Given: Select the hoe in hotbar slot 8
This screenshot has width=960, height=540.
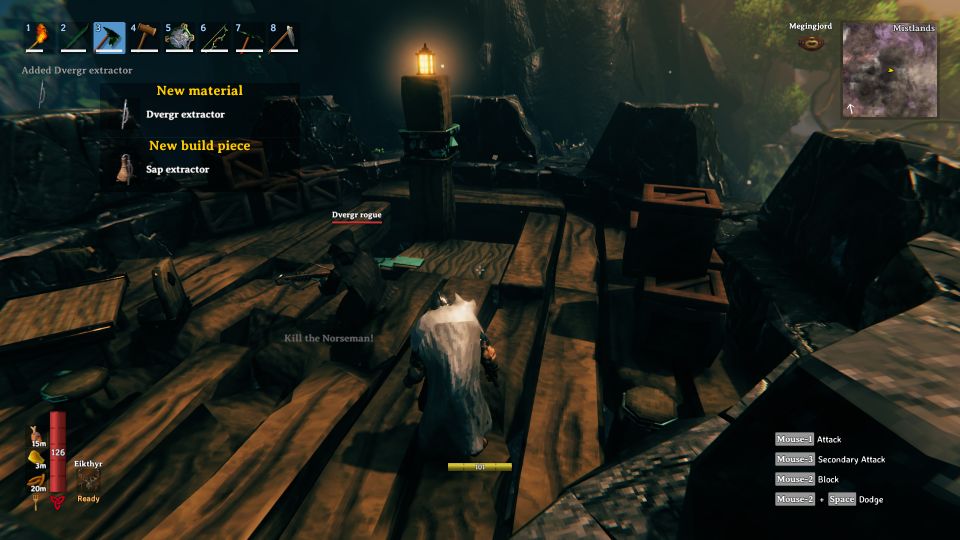Looking at the screenshot, I should pos(285,38).
